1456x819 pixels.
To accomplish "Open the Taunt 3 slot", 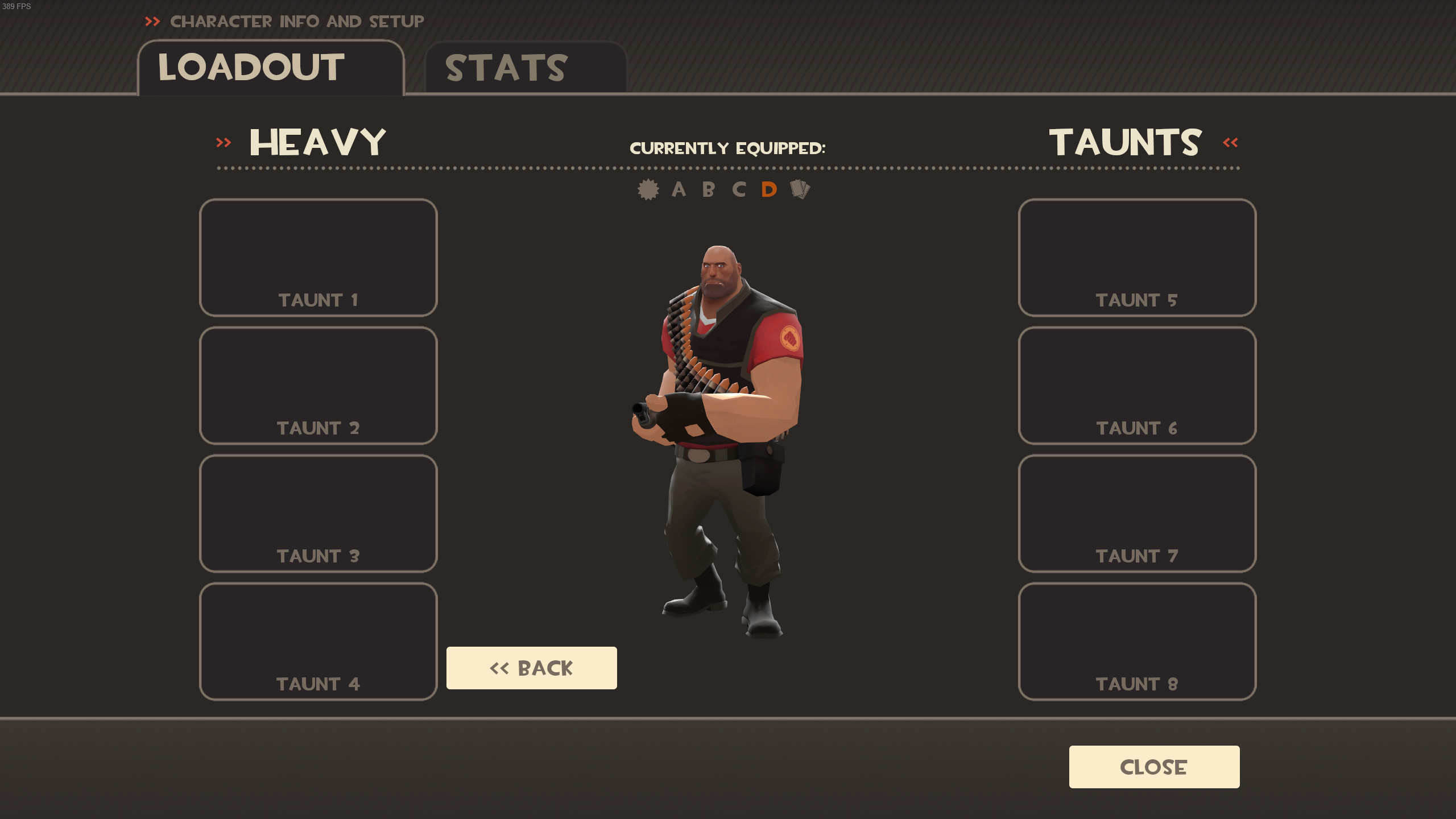I will point(318,514).
